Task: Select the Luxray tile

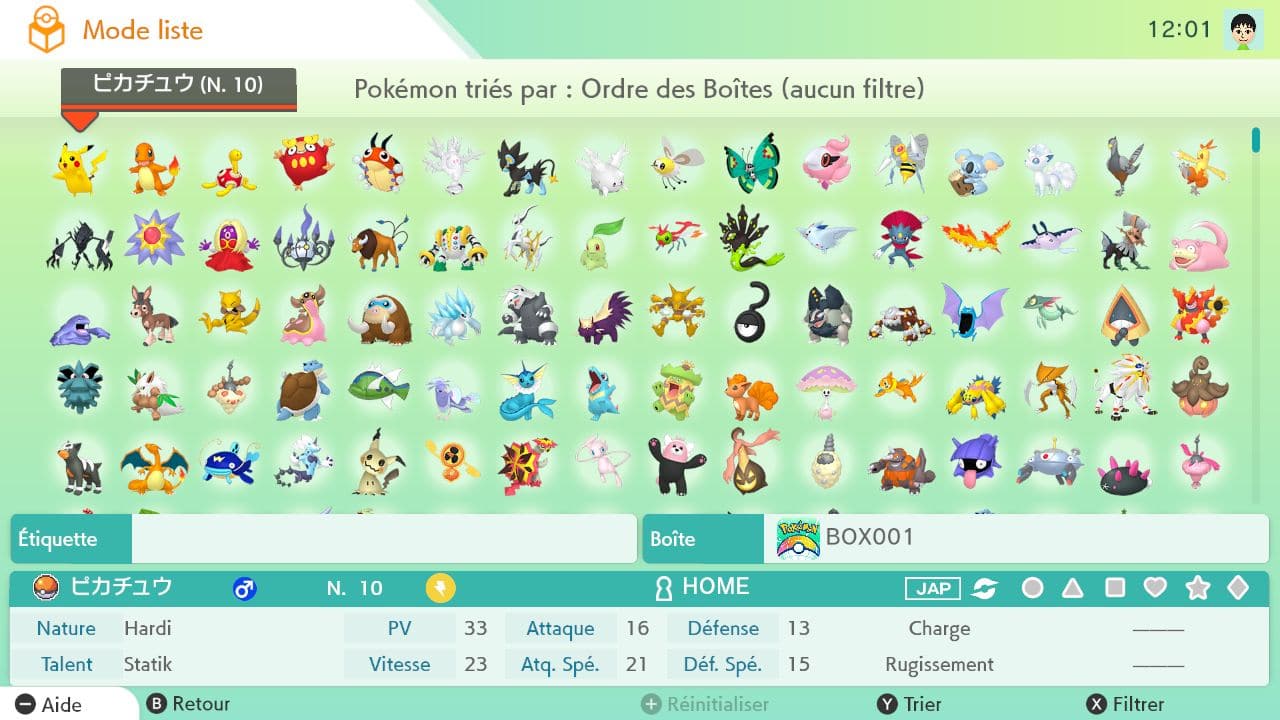Action: pyautogui.click(x=528, y=165)
